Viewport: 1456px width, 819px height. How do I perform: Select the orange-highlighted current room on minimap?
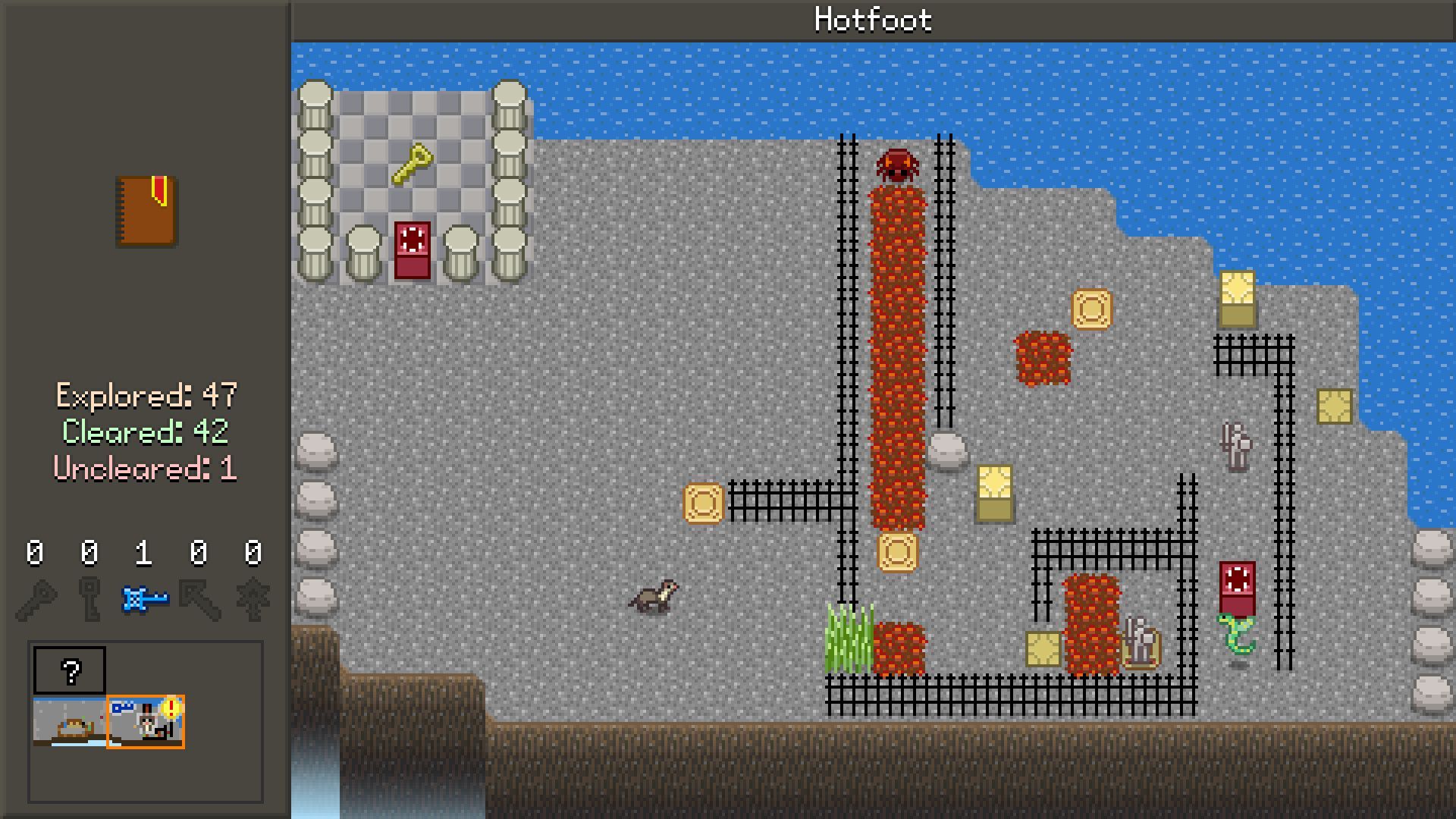click(146, 722)
